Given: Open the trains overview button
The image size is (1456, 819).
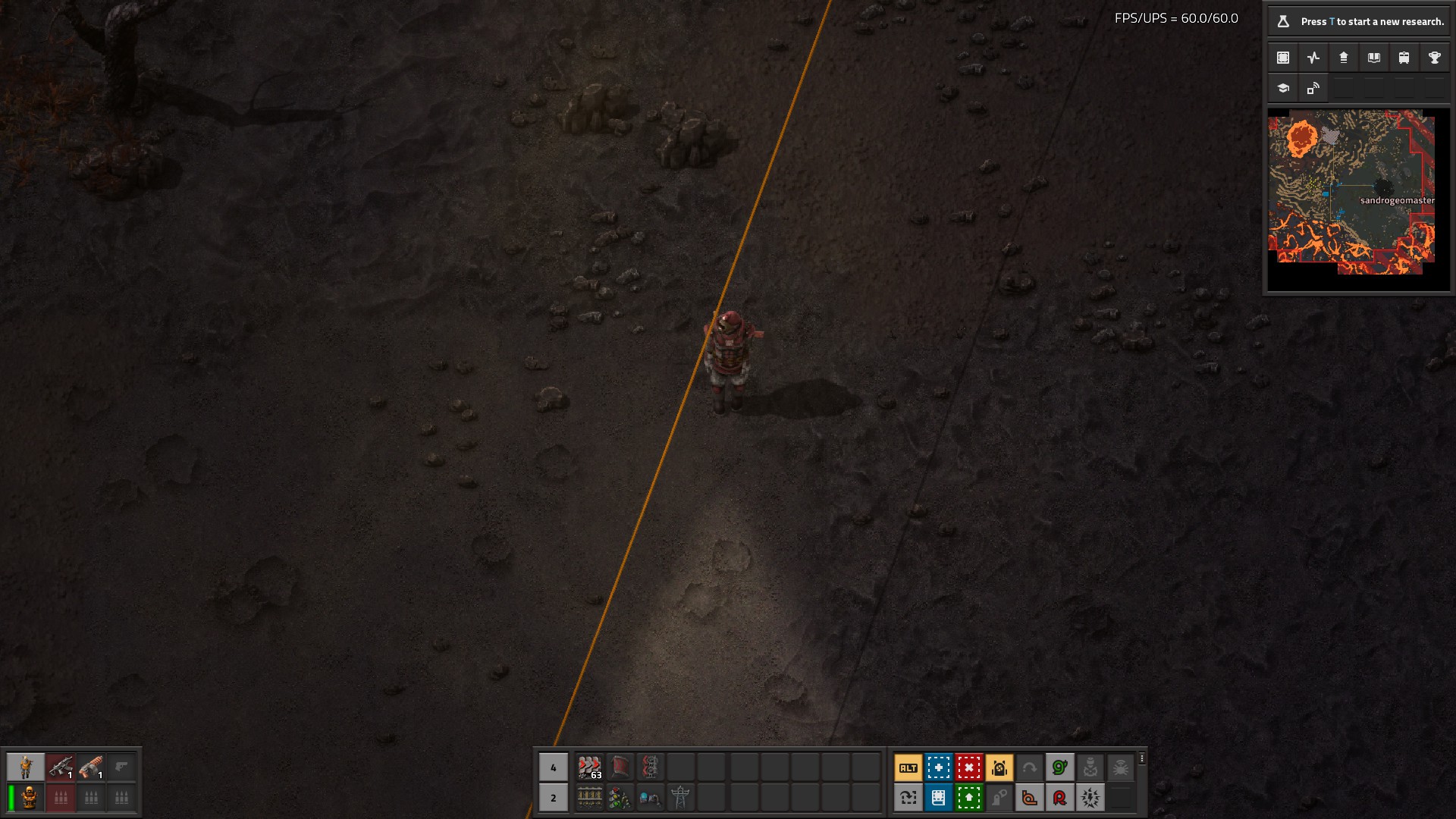Looking at the screenshot, I should (x=1404, y=58).
